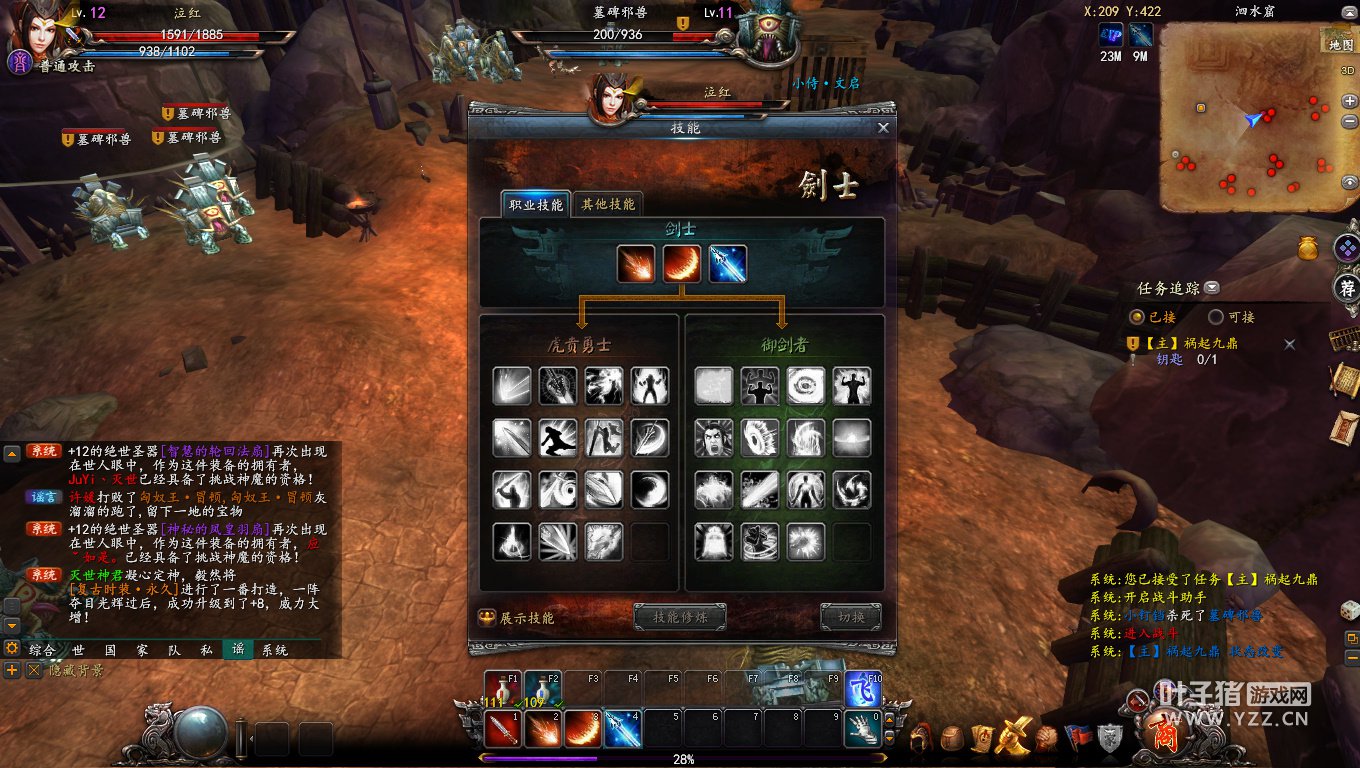Collapse the 任务追踪 quest tracker
The width and height of the screenshot is (1360, 768).
pyautogui.click(x=1212, y=288)
